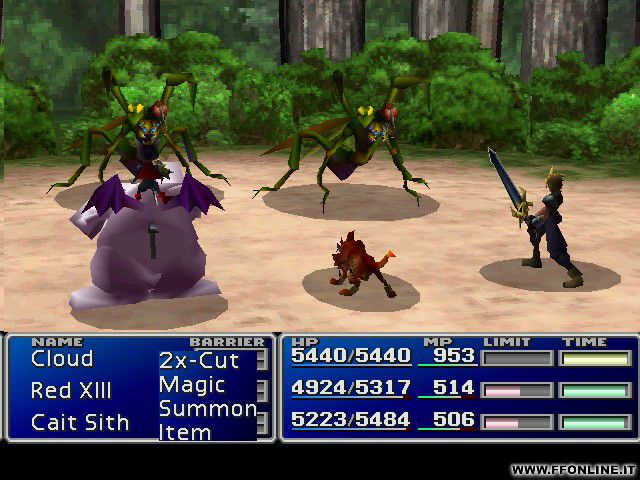640x480 pixels.
Task: Open the Summon command list
Action: click(207, 409)
